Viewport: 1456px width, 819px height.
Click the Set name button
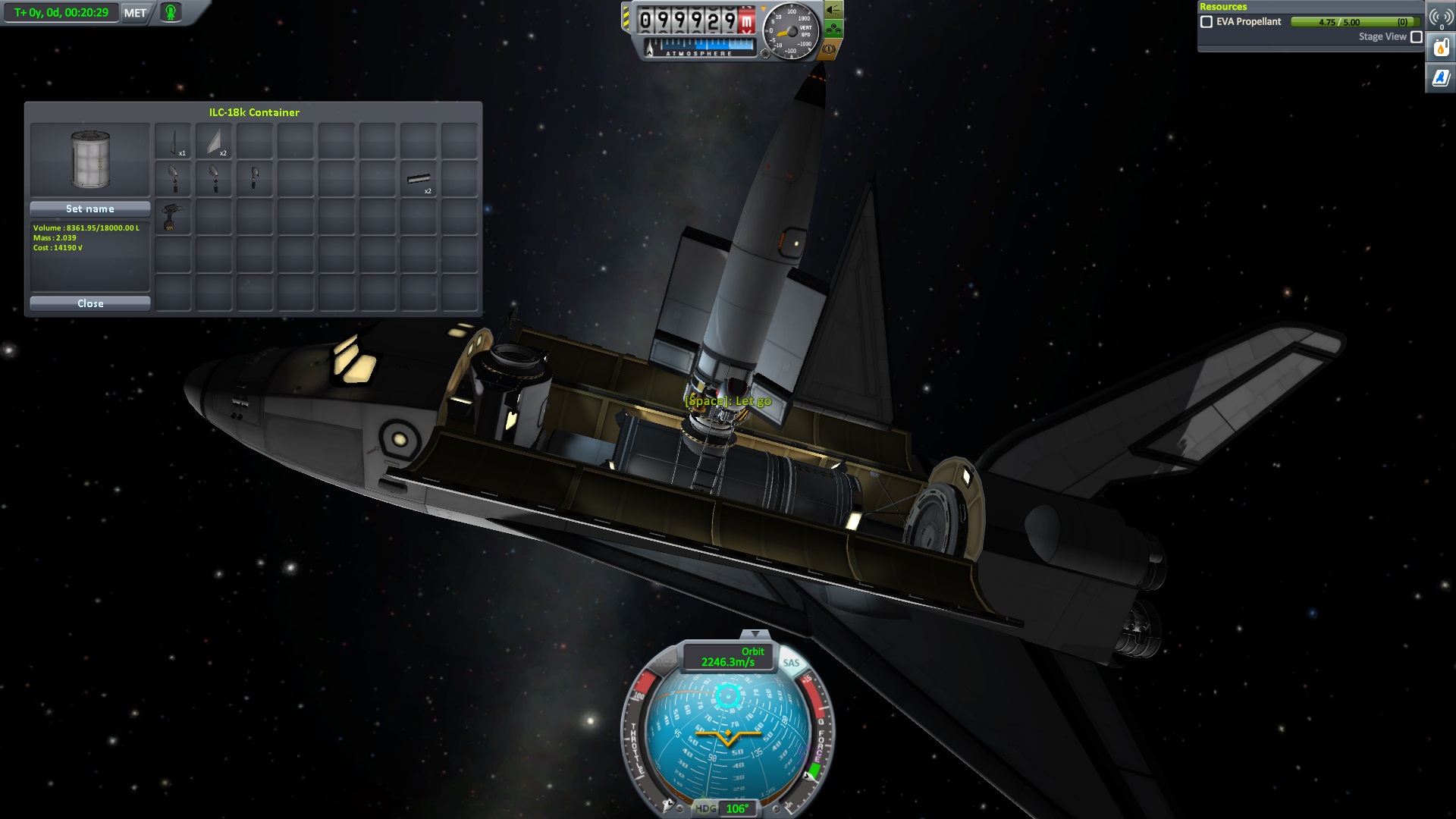click(90, 209)
